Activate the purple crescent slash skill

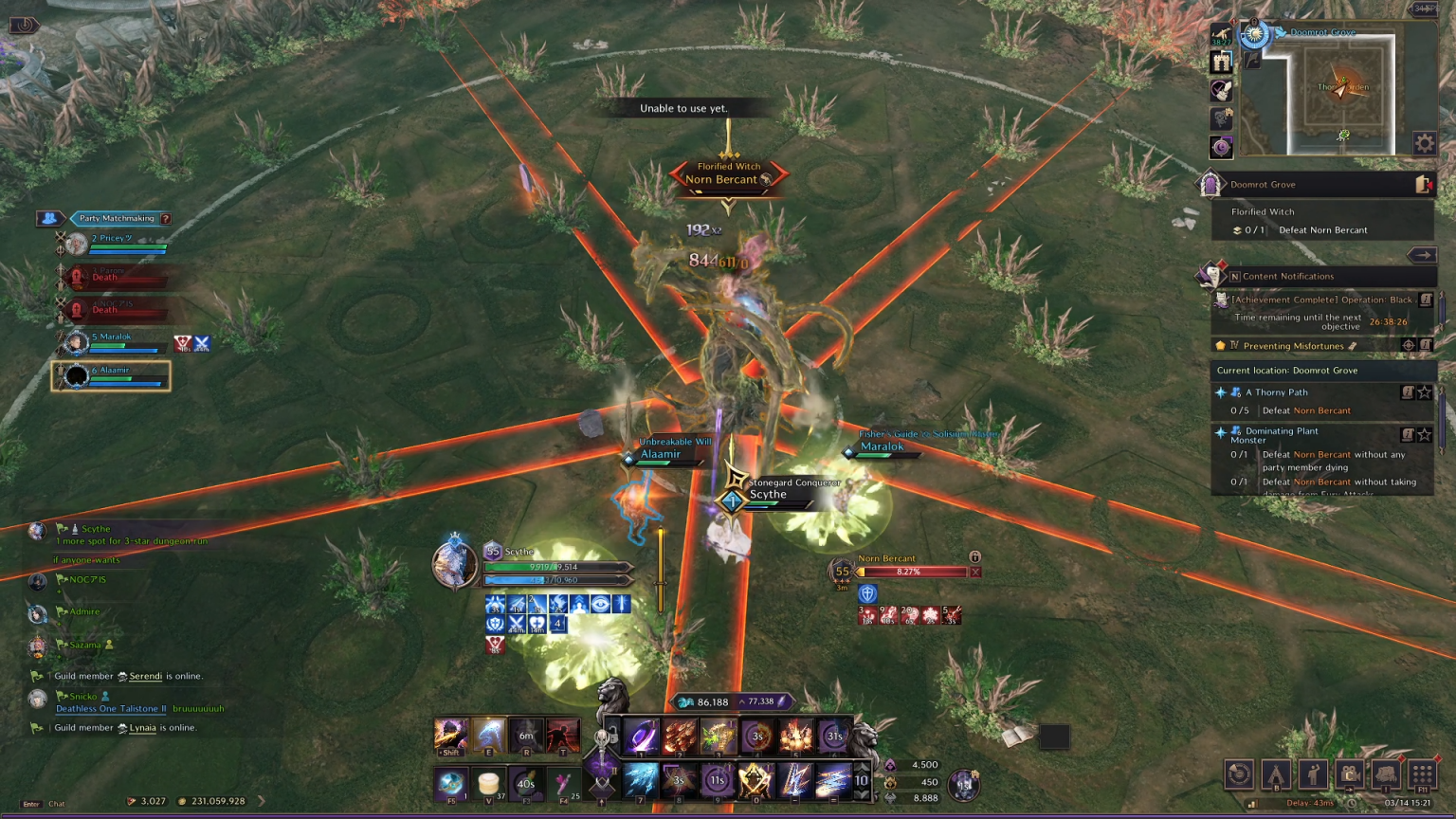click(x=641, y=736)
